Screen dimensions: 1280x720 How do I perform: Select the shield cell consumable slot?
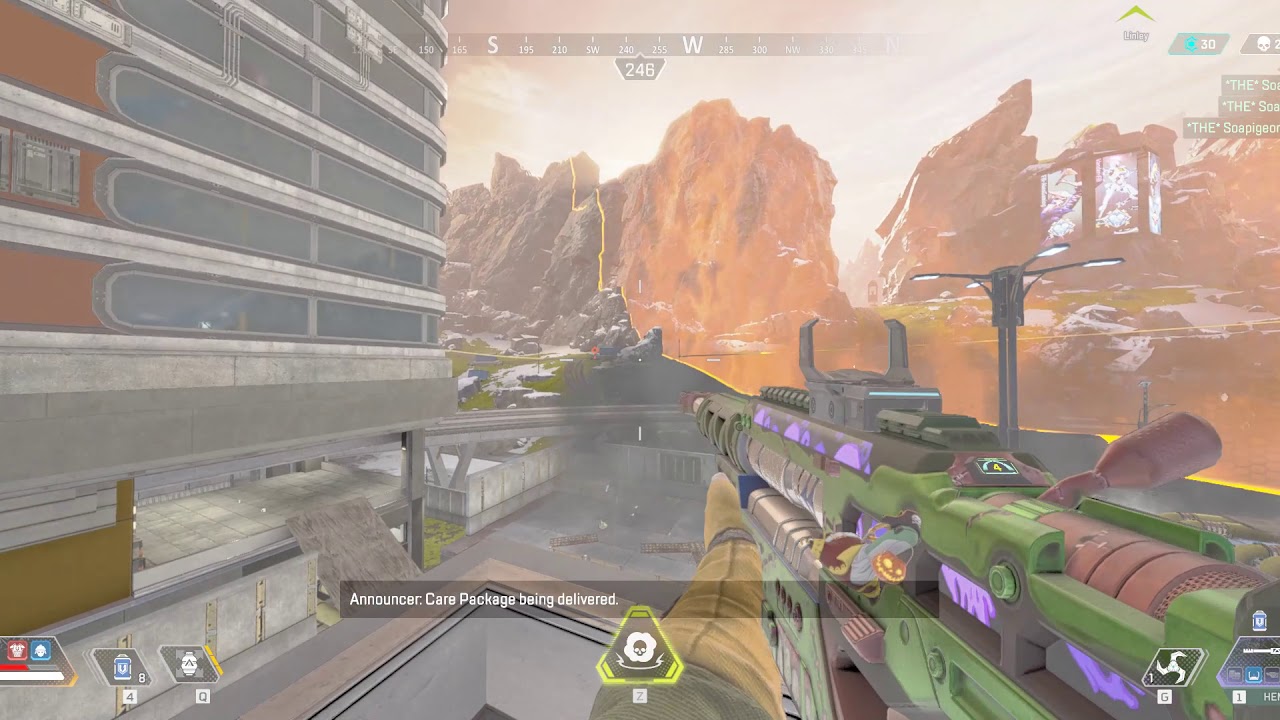[x=123, y=665]
